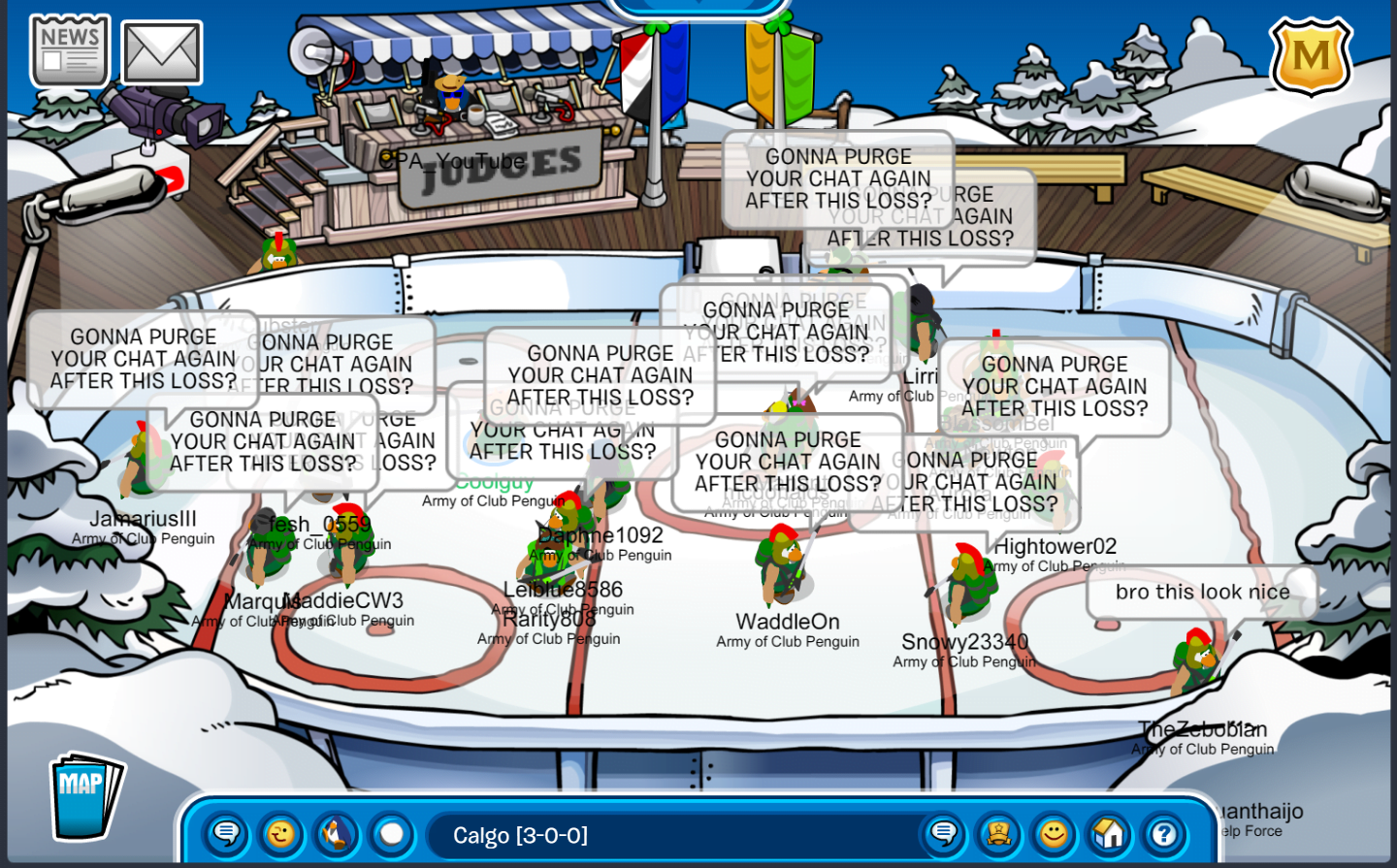Click the gold moderator M badge

(x=1311, y=56)
